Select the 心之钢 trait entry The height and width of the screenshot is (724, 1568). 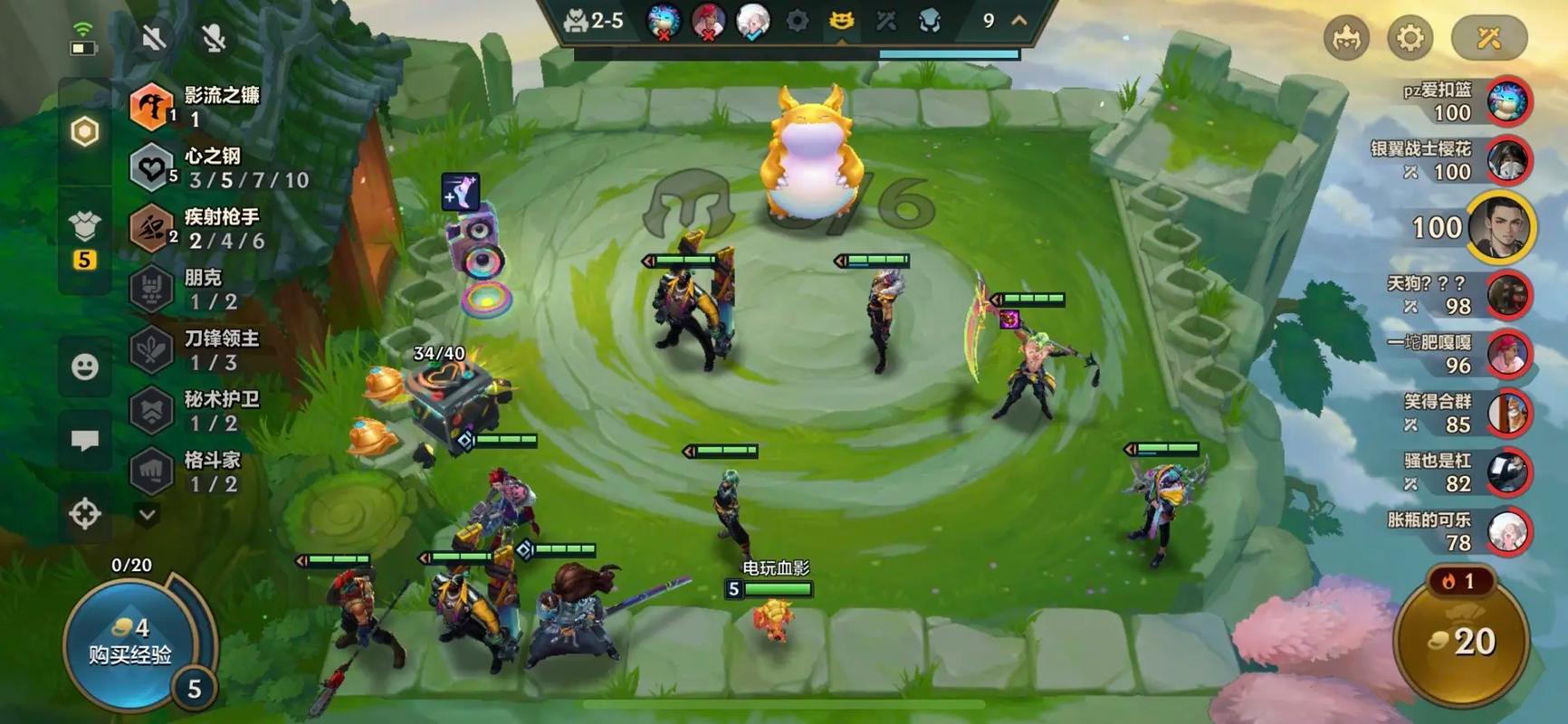pos(221,168)
